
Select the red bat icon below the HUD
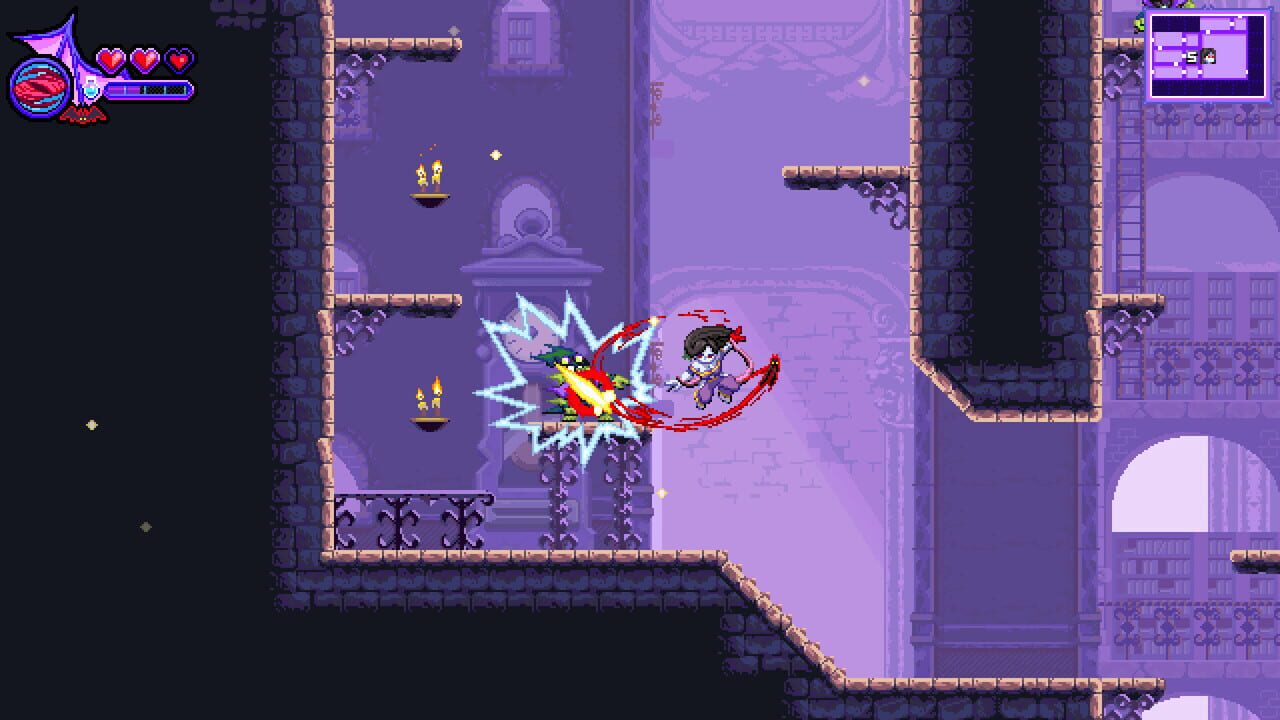click(x=82, y=115)
